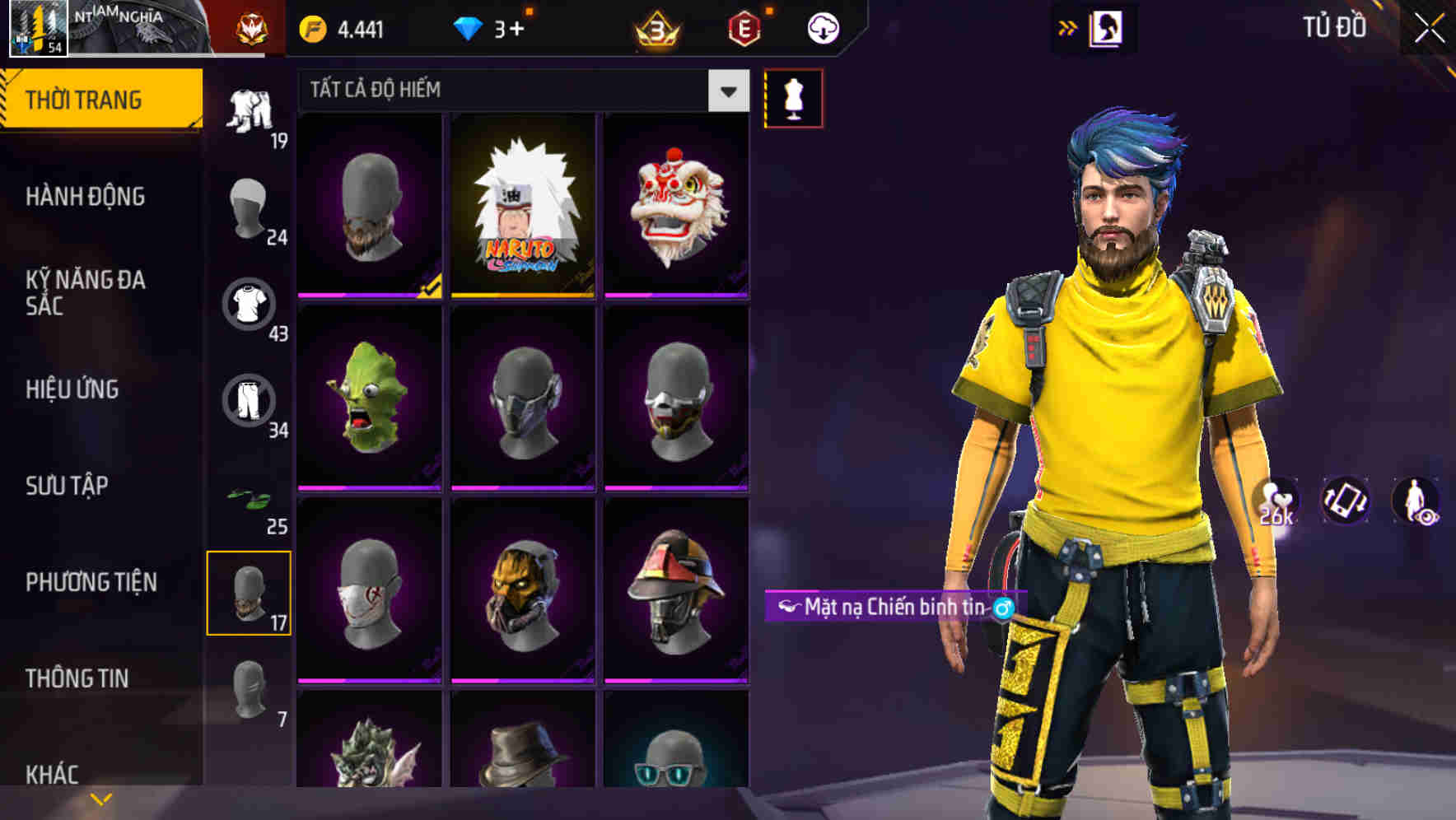The height and width of the screenshot is (820, 1456).
Task: Click the mannequin outfit preview icon
Action: click(x=795, y=98)
